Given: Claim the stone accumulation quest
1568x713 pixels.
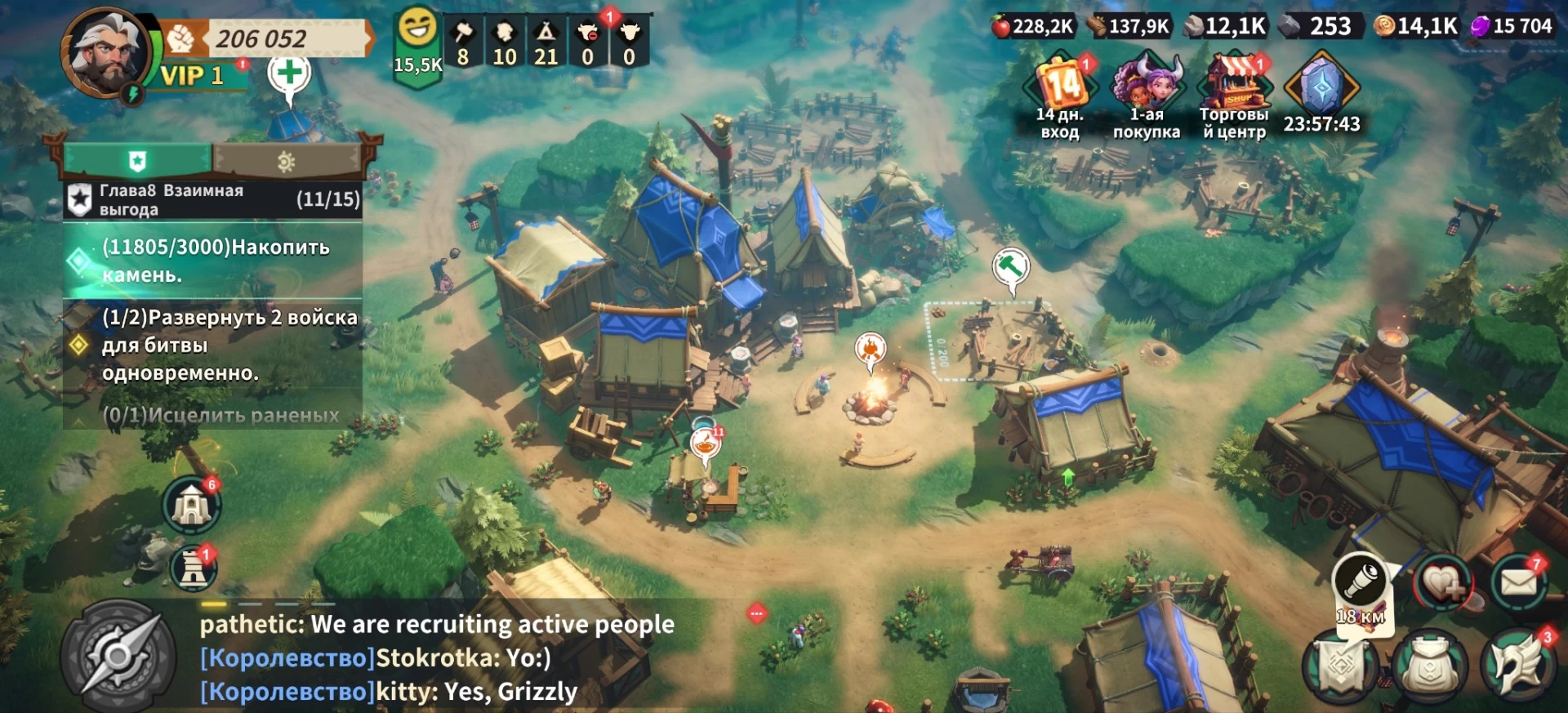Looking at the screenshot, I should tap(212, 261).
